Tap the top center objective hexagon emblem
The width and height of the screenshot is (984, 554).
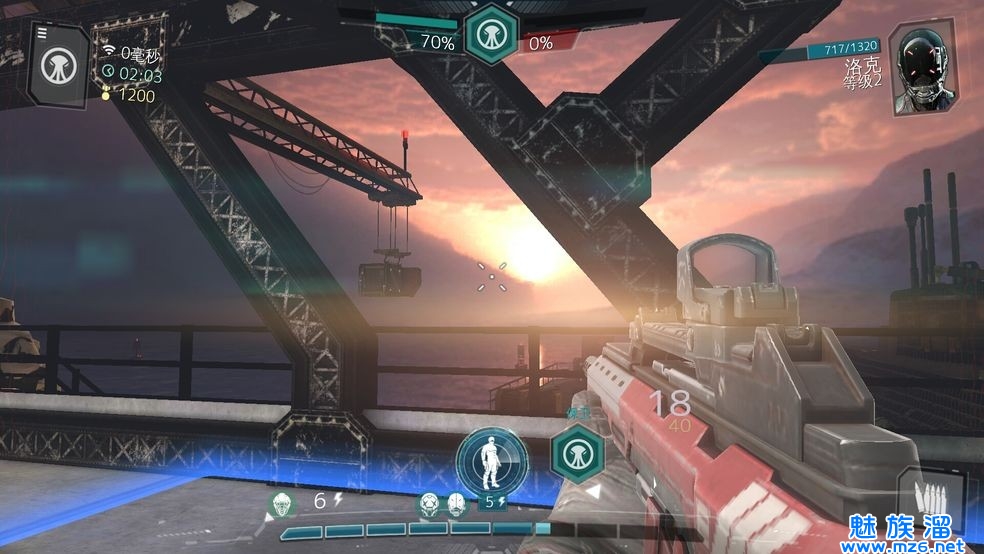(x=491, y=33)
